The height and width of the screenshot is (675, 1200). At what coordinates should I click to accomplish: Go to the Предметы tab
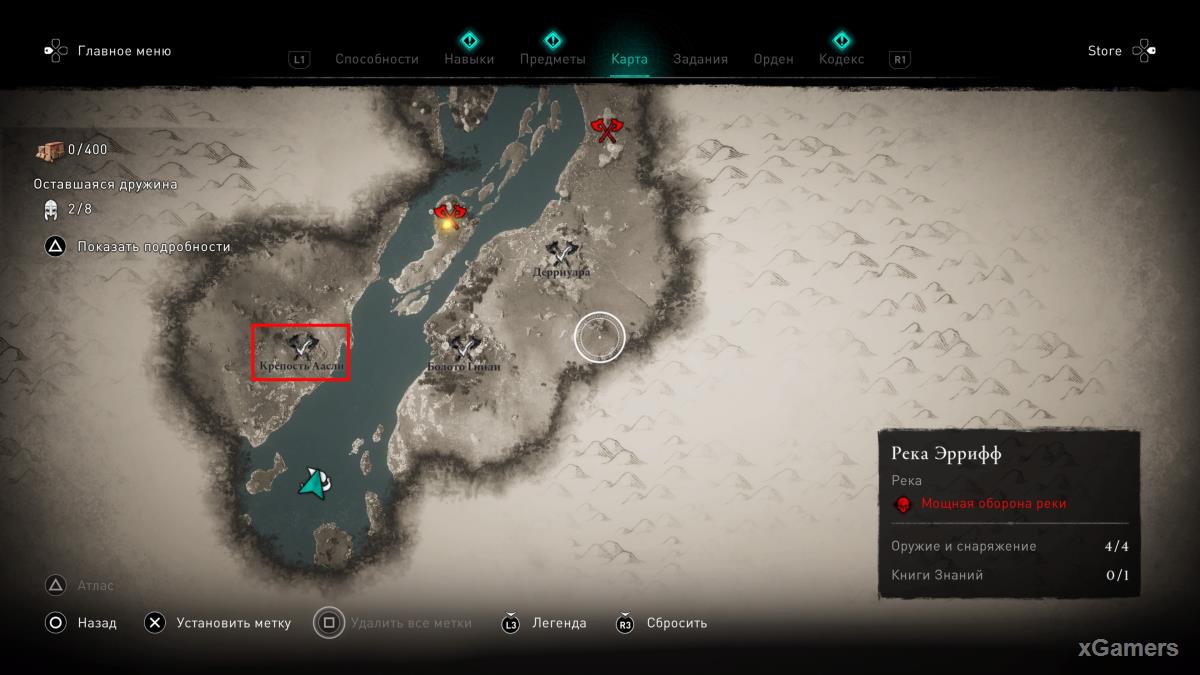552,59
